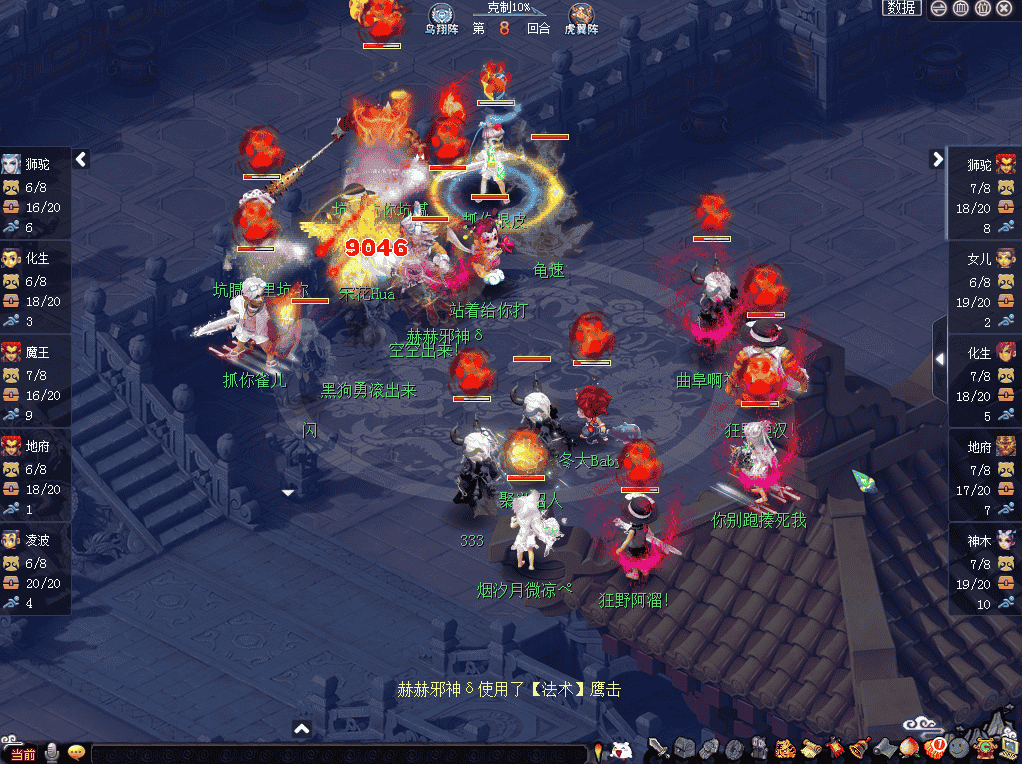1022x764 pixels.
Task: Collapse the right team panel arrow
Action: tap(937, 159)
